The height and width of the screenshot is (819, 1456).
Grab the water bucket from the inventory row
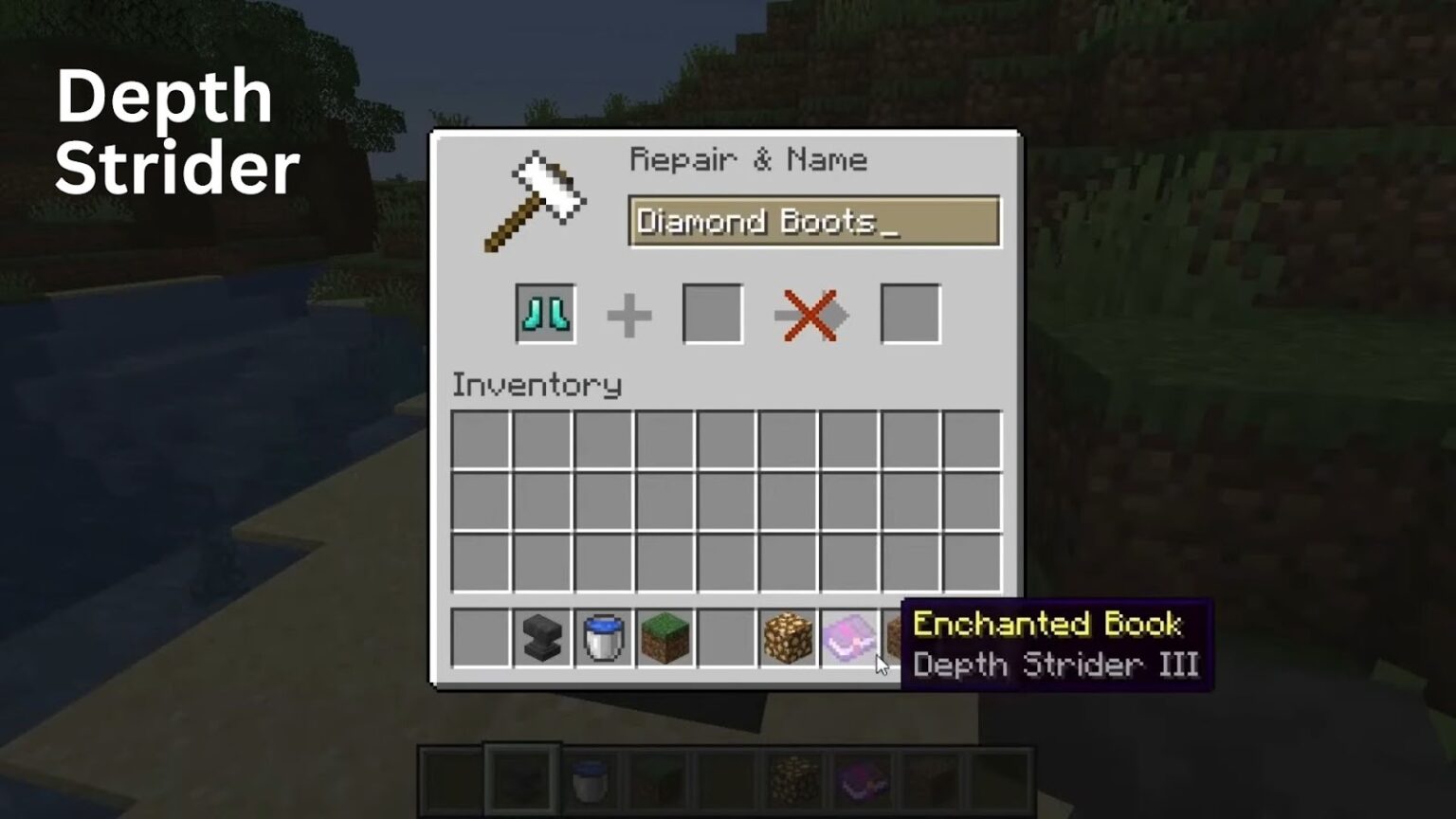coord(604,636)
